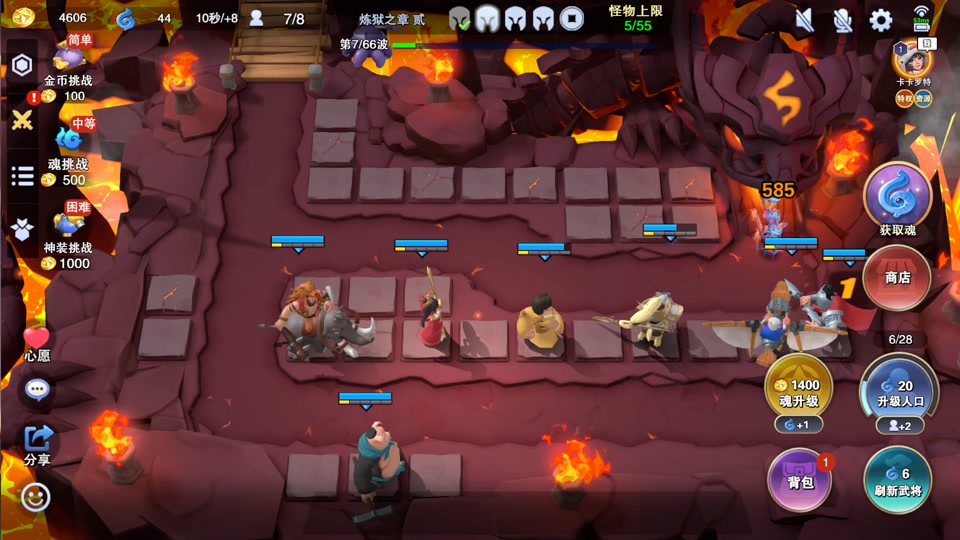Toggle the microphone icon
Image resolution: width=960 pixels, height=540 pixels.
point(843,20)
